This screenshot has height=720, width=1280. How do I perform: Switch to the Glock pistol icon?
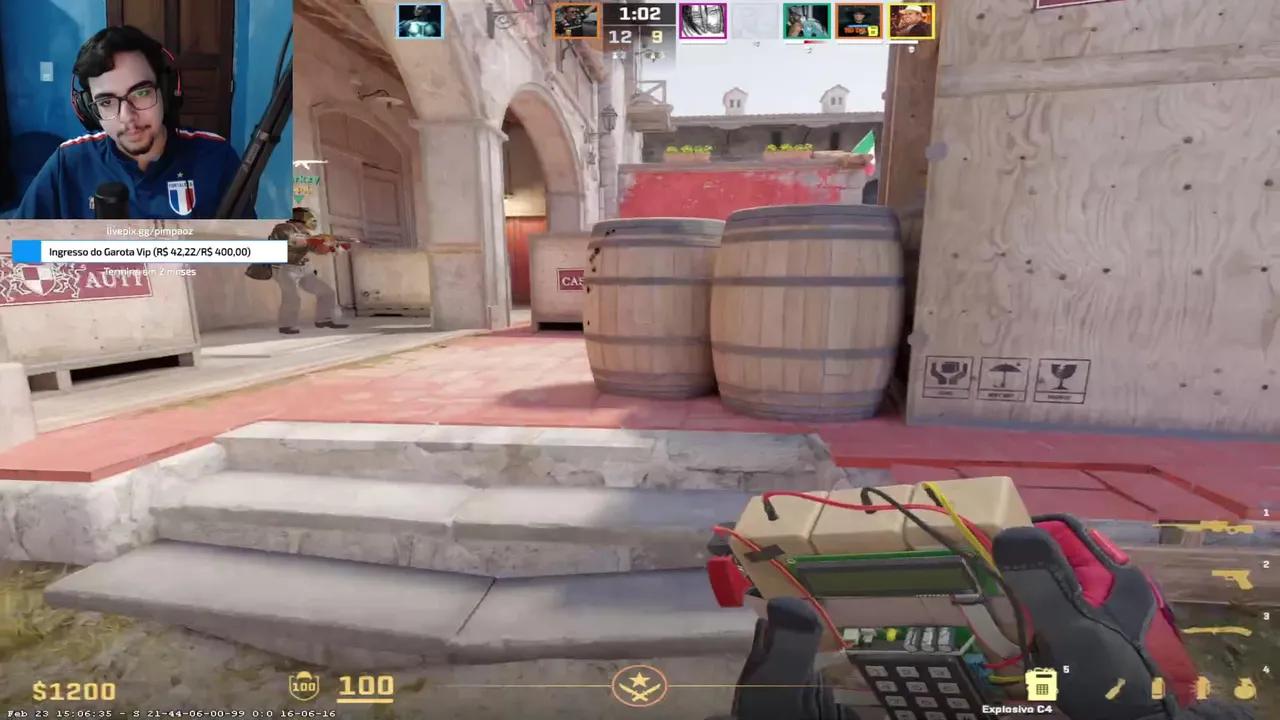pos(1230,578)
